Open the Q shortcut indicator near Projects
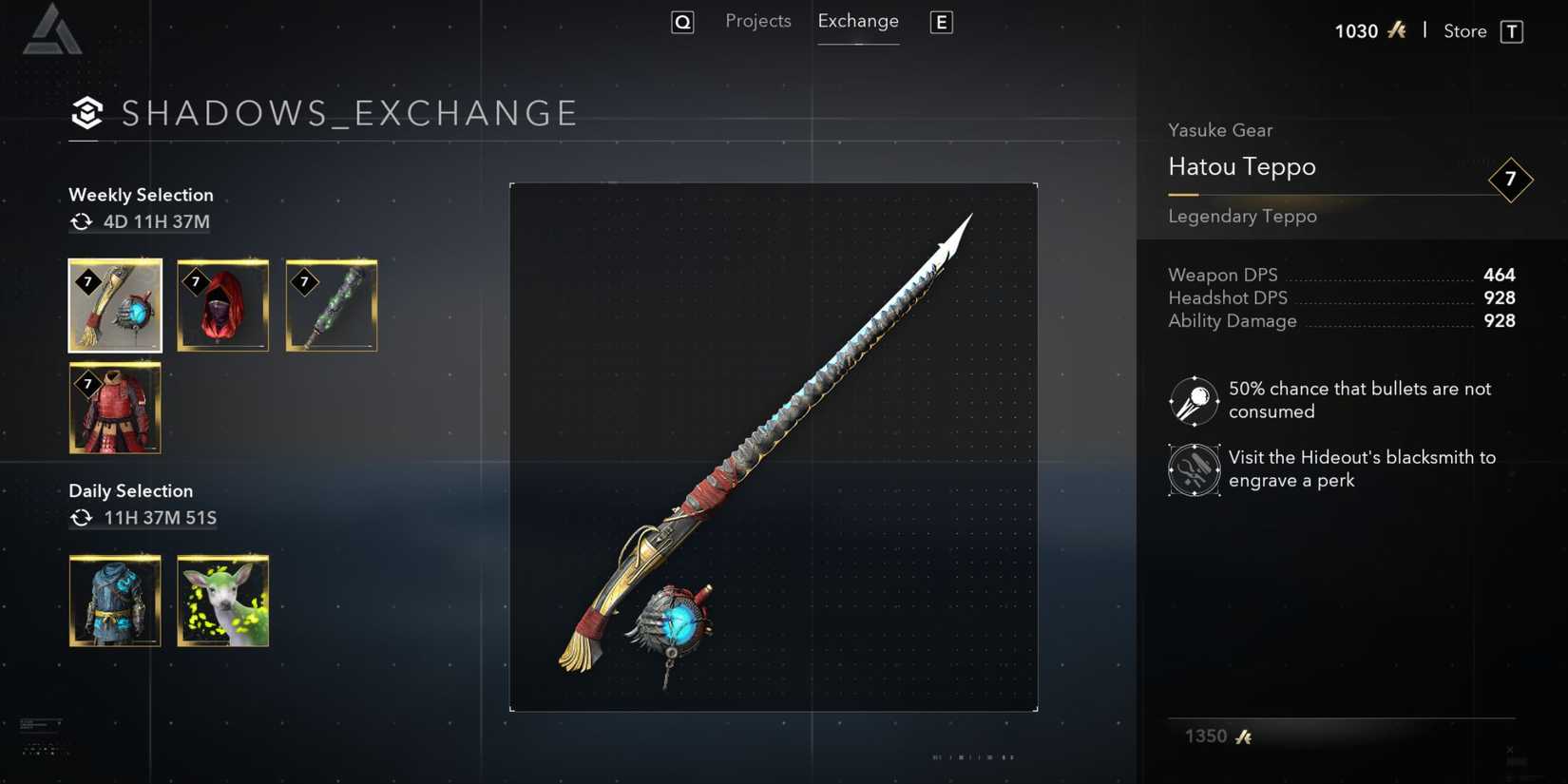 pos(682,21)
